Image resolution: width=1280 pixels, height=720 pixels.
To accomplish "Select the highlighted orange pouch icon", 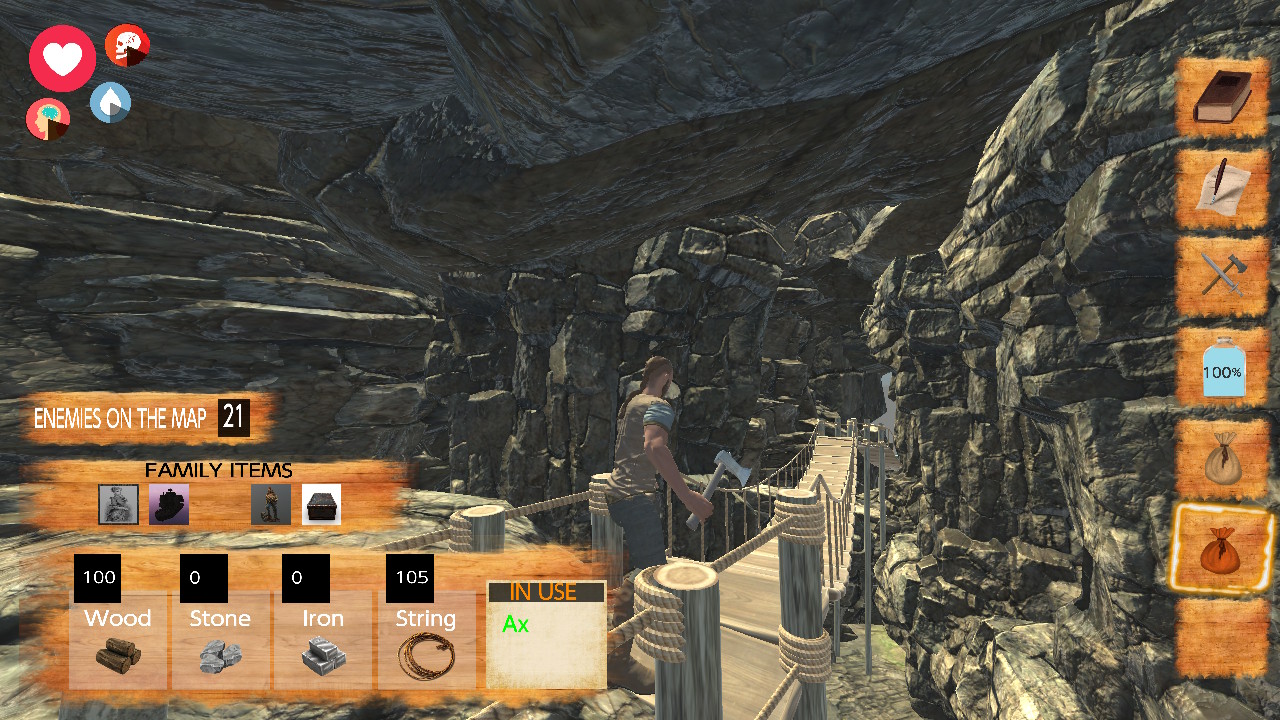I will (1222, 551).
